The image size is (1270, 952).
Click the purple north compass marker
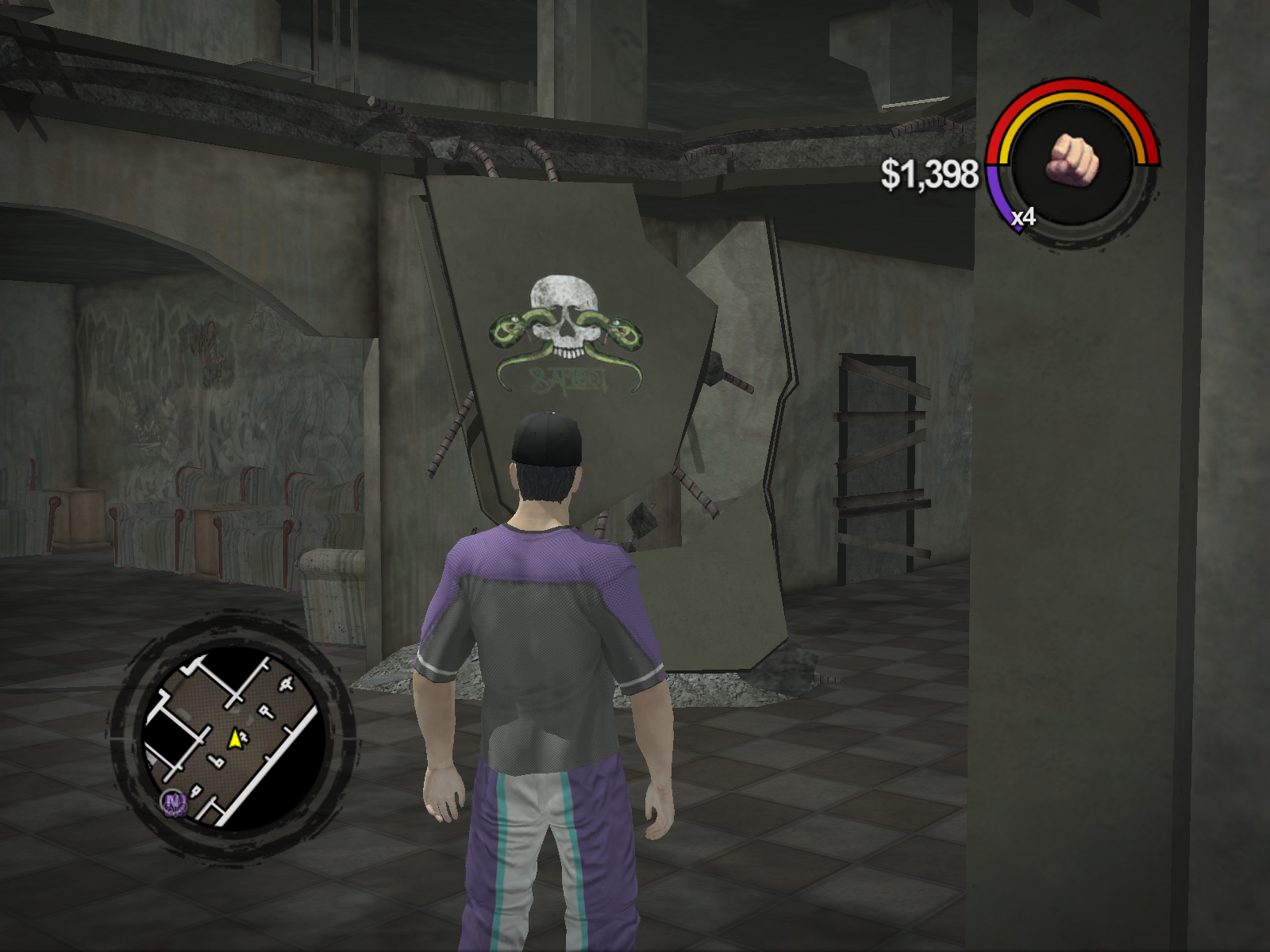(173, 804)
